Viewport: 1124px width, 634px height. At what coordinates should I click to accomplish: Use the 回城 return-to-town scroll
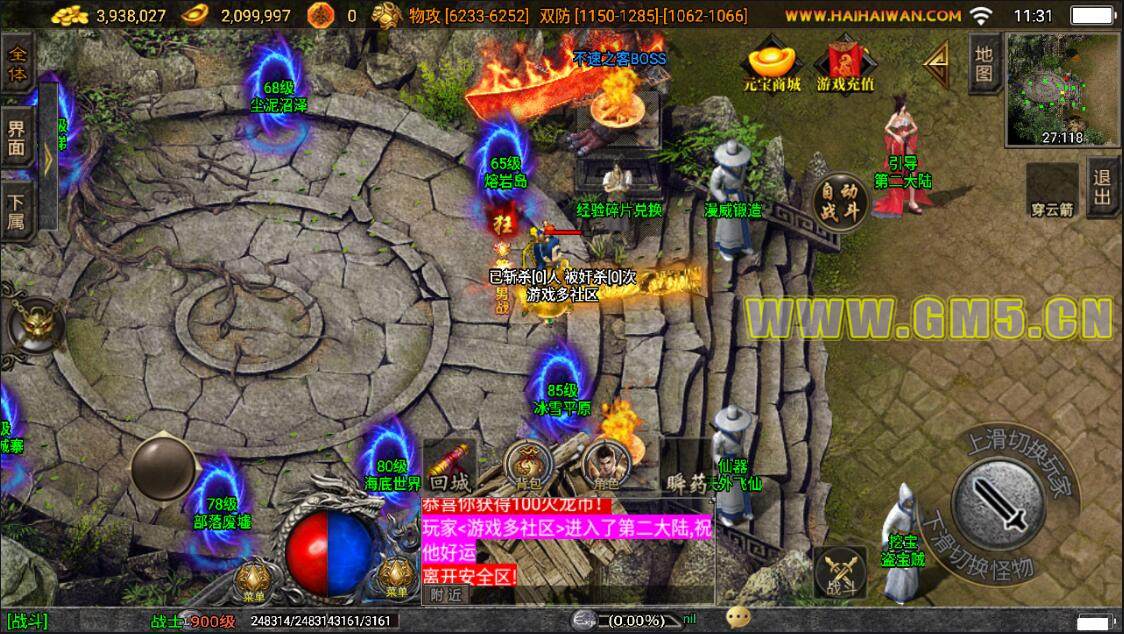click(x=449, y=468)
